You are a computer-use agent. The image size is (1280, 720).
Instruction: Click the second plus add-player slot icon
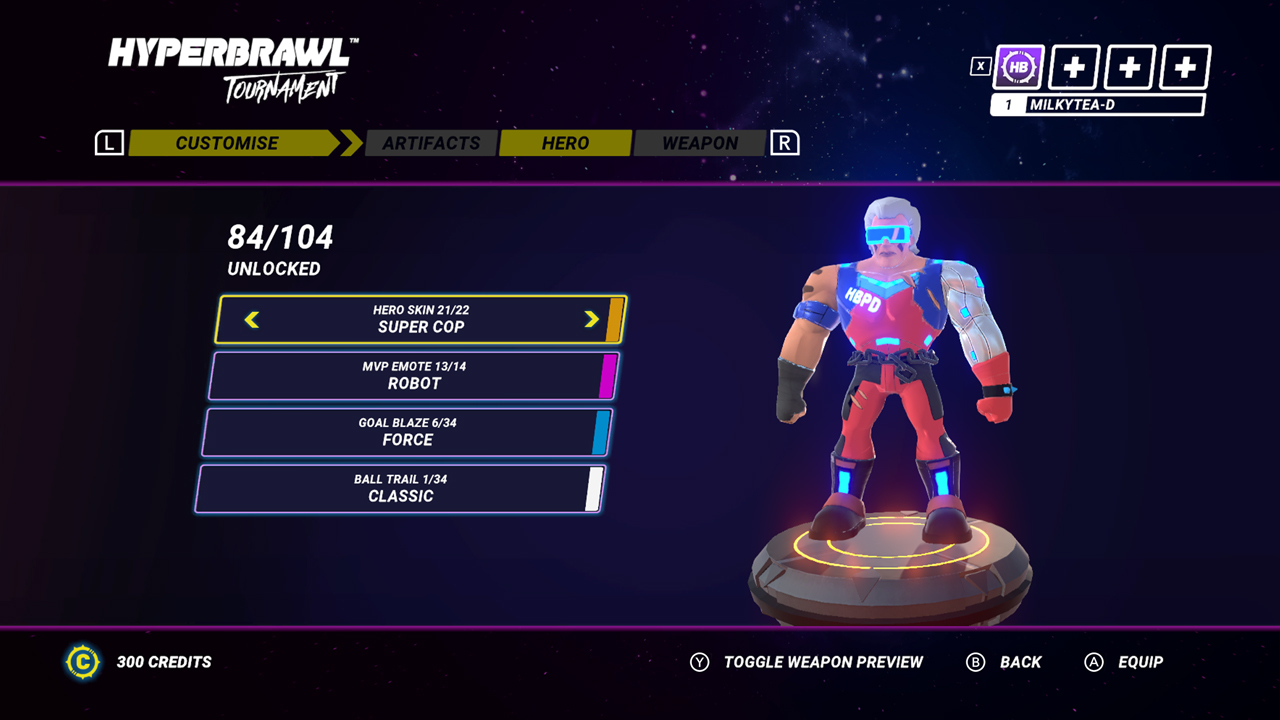[x=1129, y=67]
